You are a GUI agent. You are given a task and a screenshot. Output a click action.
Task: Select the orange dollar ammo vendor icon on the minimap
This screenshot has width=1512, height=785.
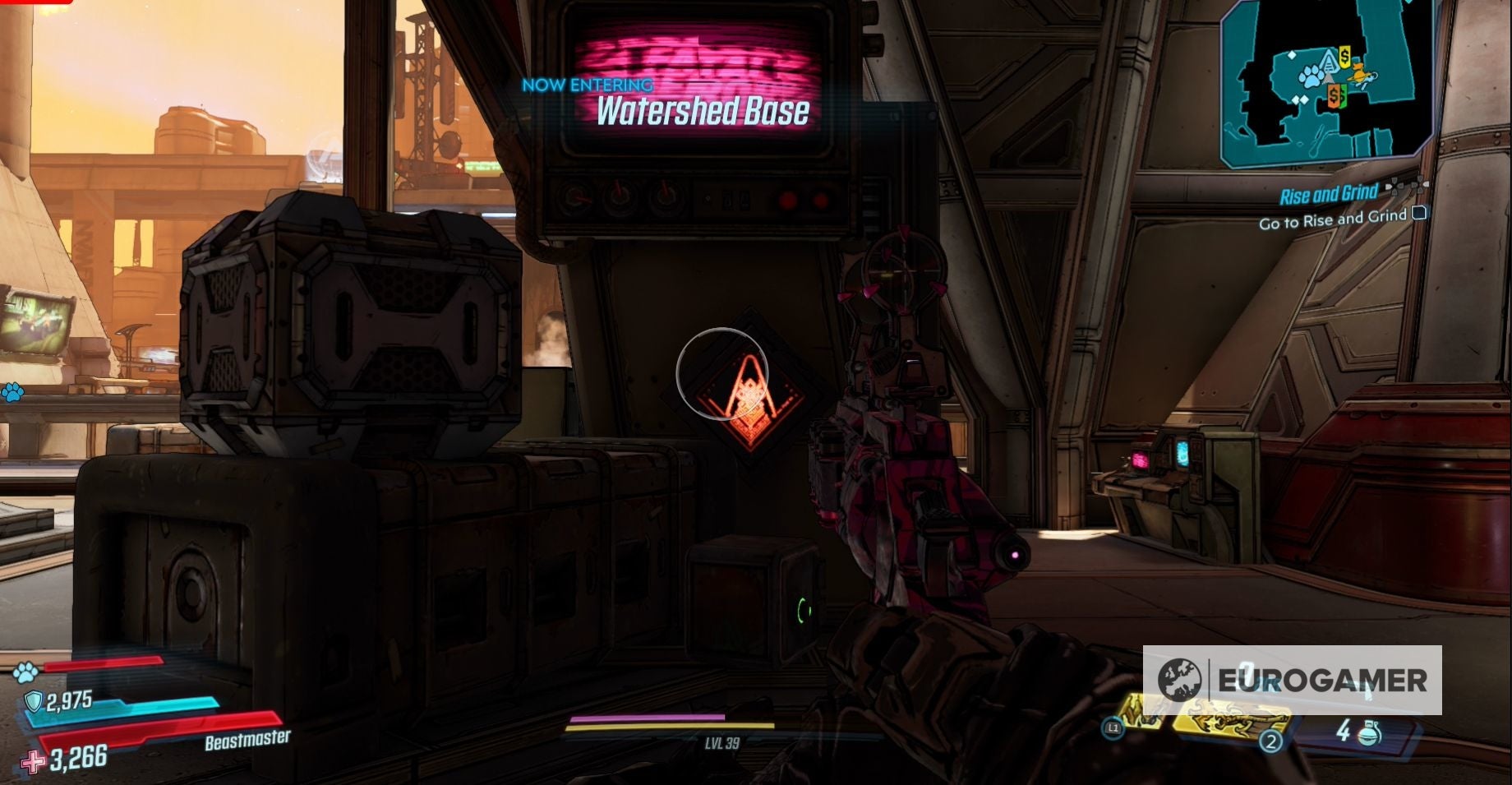coord(1334,97)
